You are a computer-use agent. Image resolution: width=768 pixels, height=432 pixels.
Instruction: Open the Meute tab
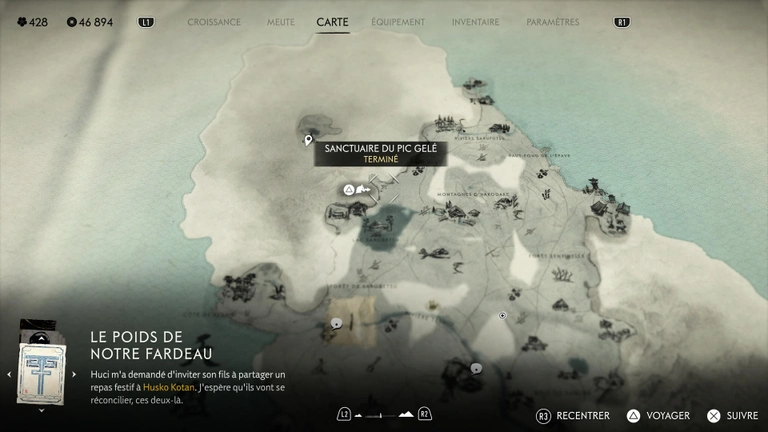281,22
